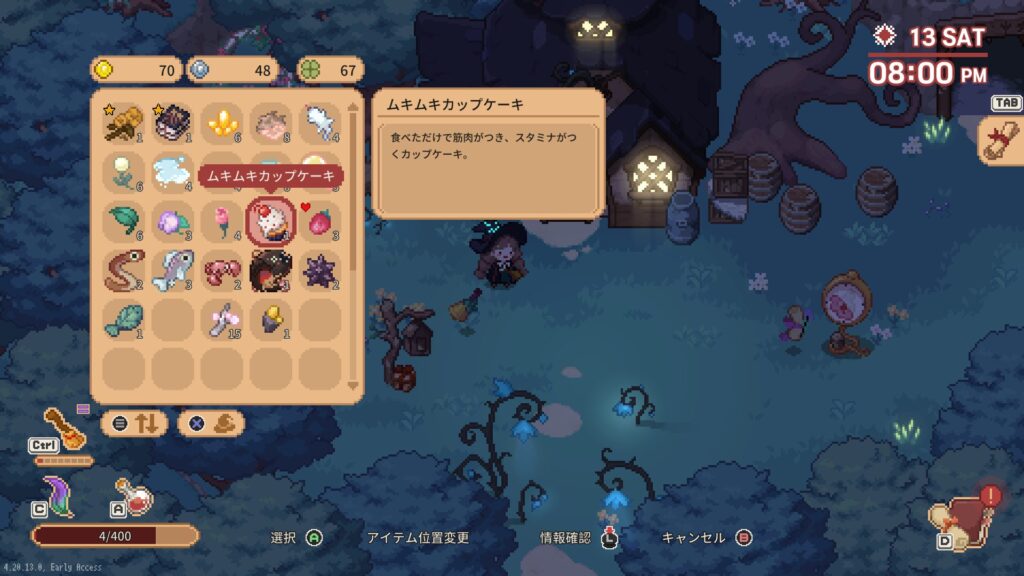The image size is (1024, 576).
Task: Select the white flower inventory slot
Action: click(124, 172)
